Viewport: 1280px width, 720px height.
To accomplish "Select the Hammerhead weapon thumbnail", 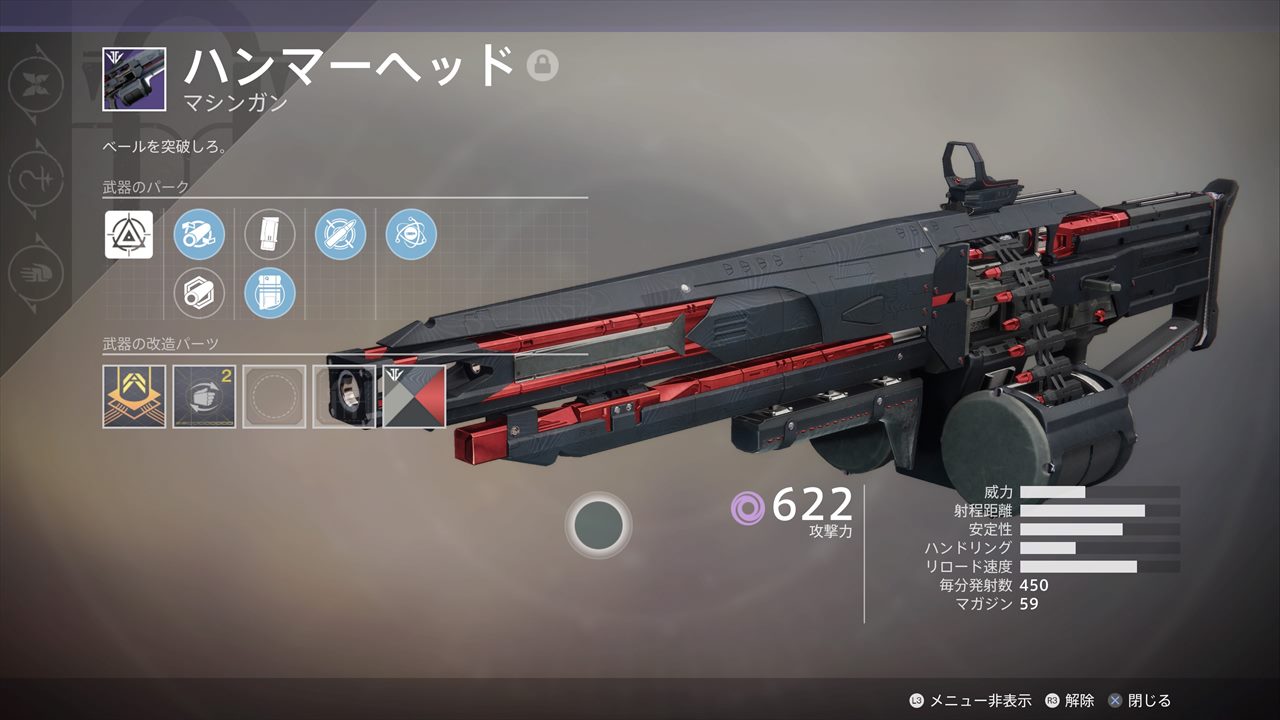I will [x=134, y=78].
